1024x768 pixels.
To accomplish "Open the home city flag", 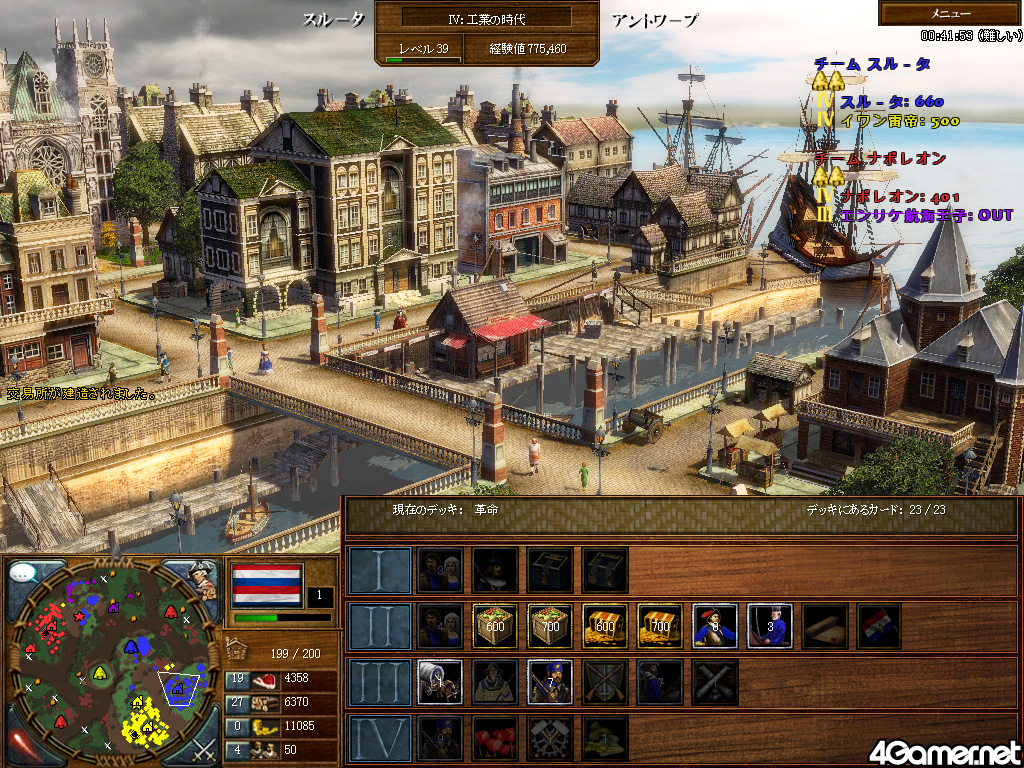I will tap(266, 584).
